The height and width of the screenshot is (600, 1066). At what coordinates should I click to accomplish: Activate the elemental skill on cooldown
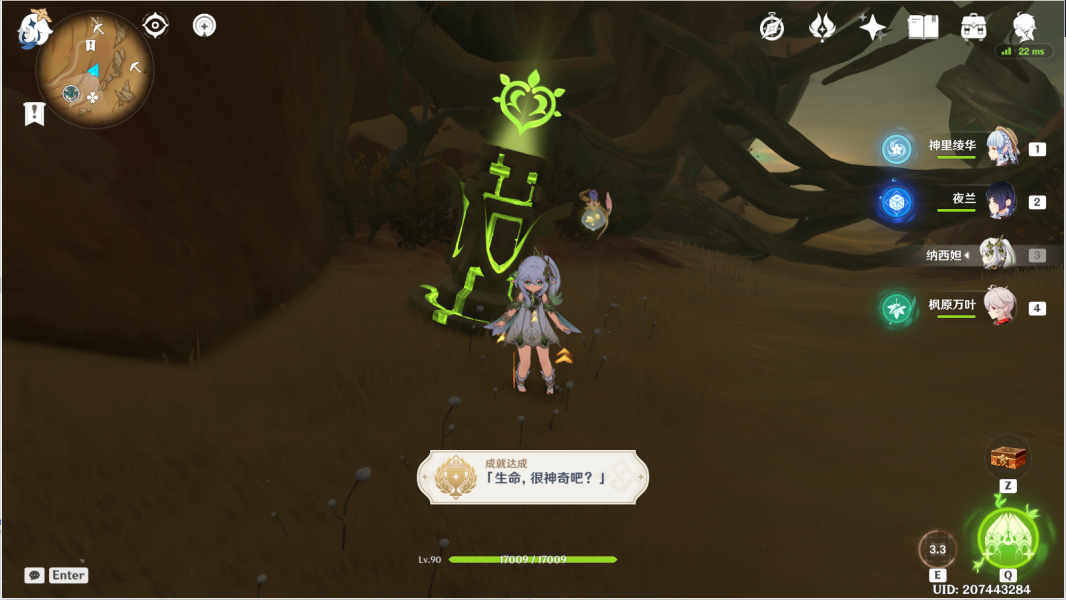937,549
